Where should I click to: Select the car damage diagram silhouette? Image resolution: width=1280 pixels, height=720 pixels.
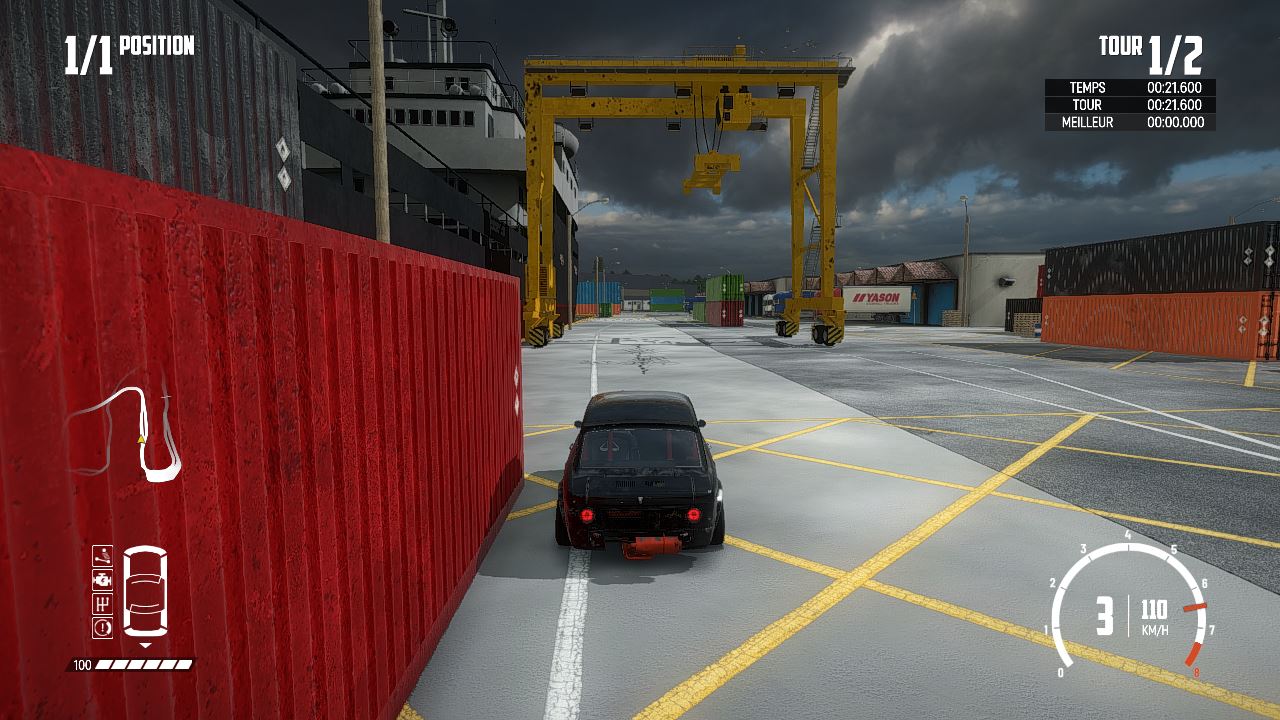[144, 590]
